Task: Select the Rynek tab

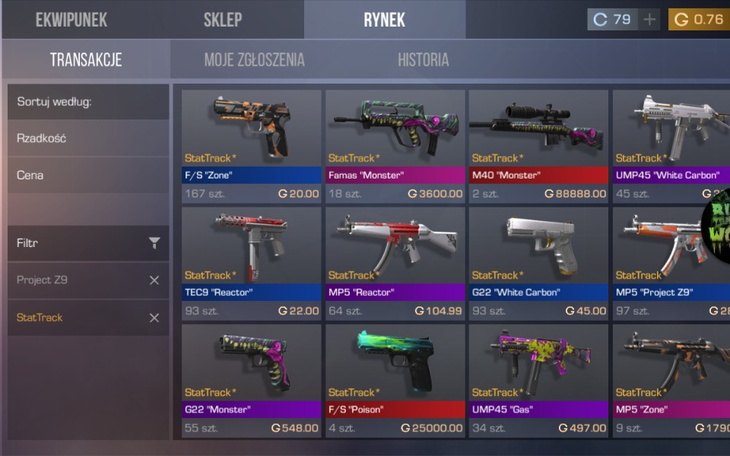Action: tap(385, 19)
